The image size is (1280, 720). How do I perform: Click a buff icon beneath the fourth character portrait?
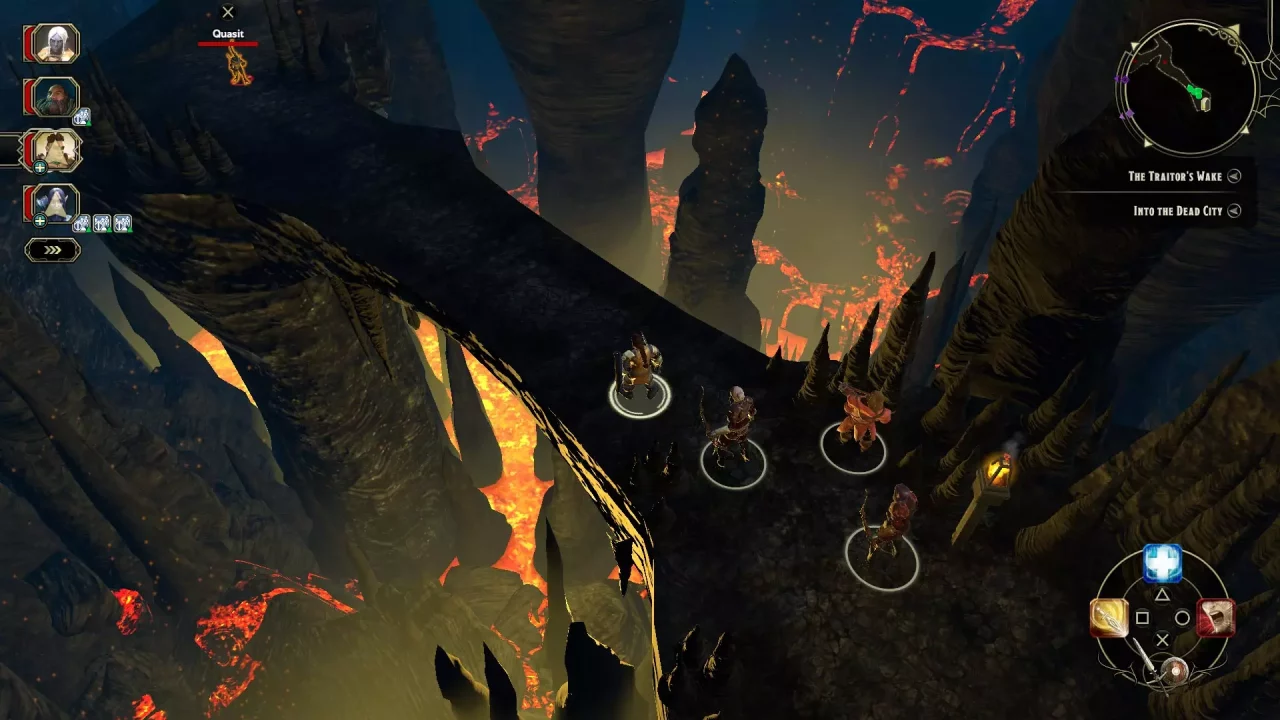click(x=83, y=224)
